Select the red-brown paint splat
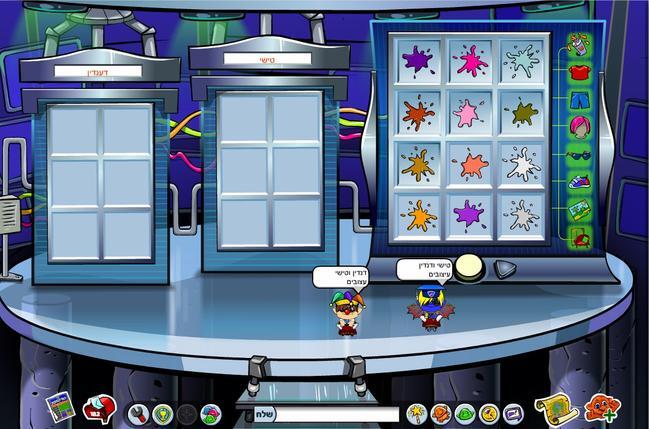This screenshot has height=429, width=649. pos(419,112)
